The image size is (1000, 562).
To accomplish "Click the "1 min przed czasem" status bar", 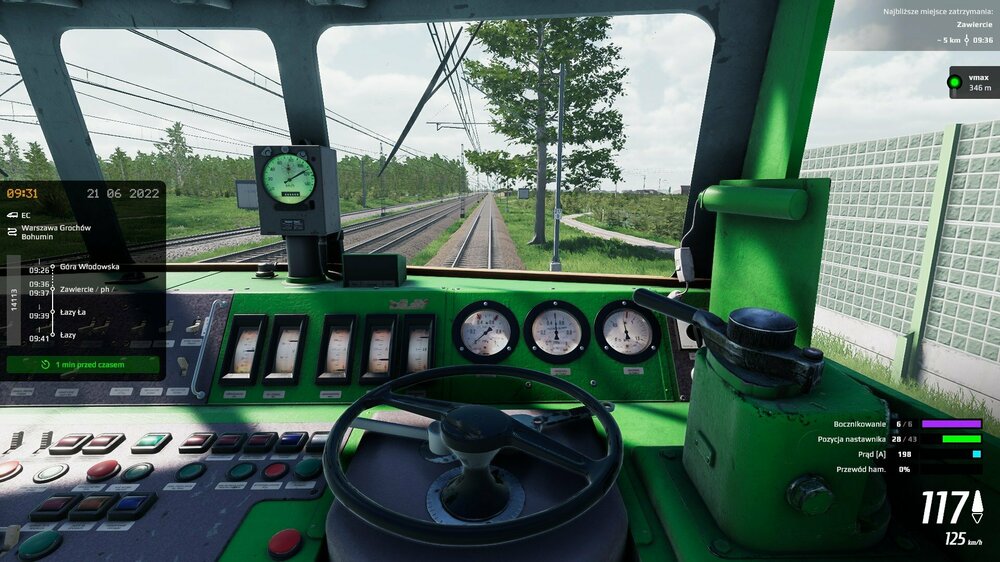I will (83, 365).
